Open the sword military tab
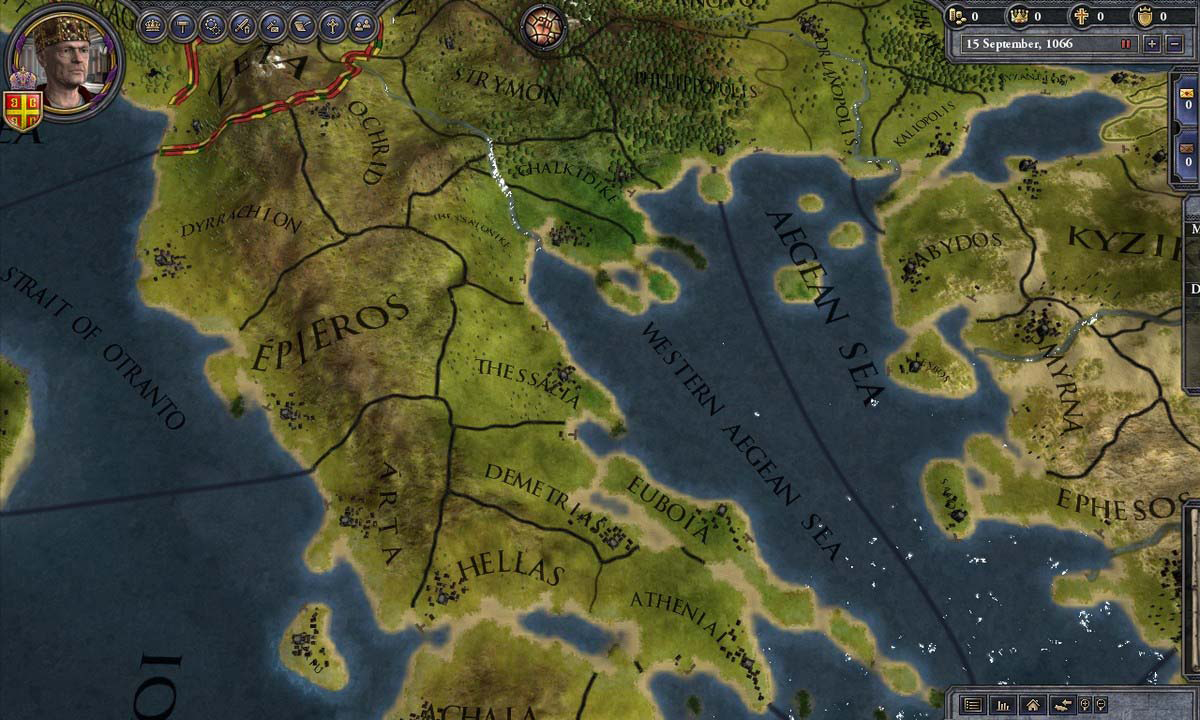Image resolution: width=1200 pixels, height=720 pixels. [242, 26]
